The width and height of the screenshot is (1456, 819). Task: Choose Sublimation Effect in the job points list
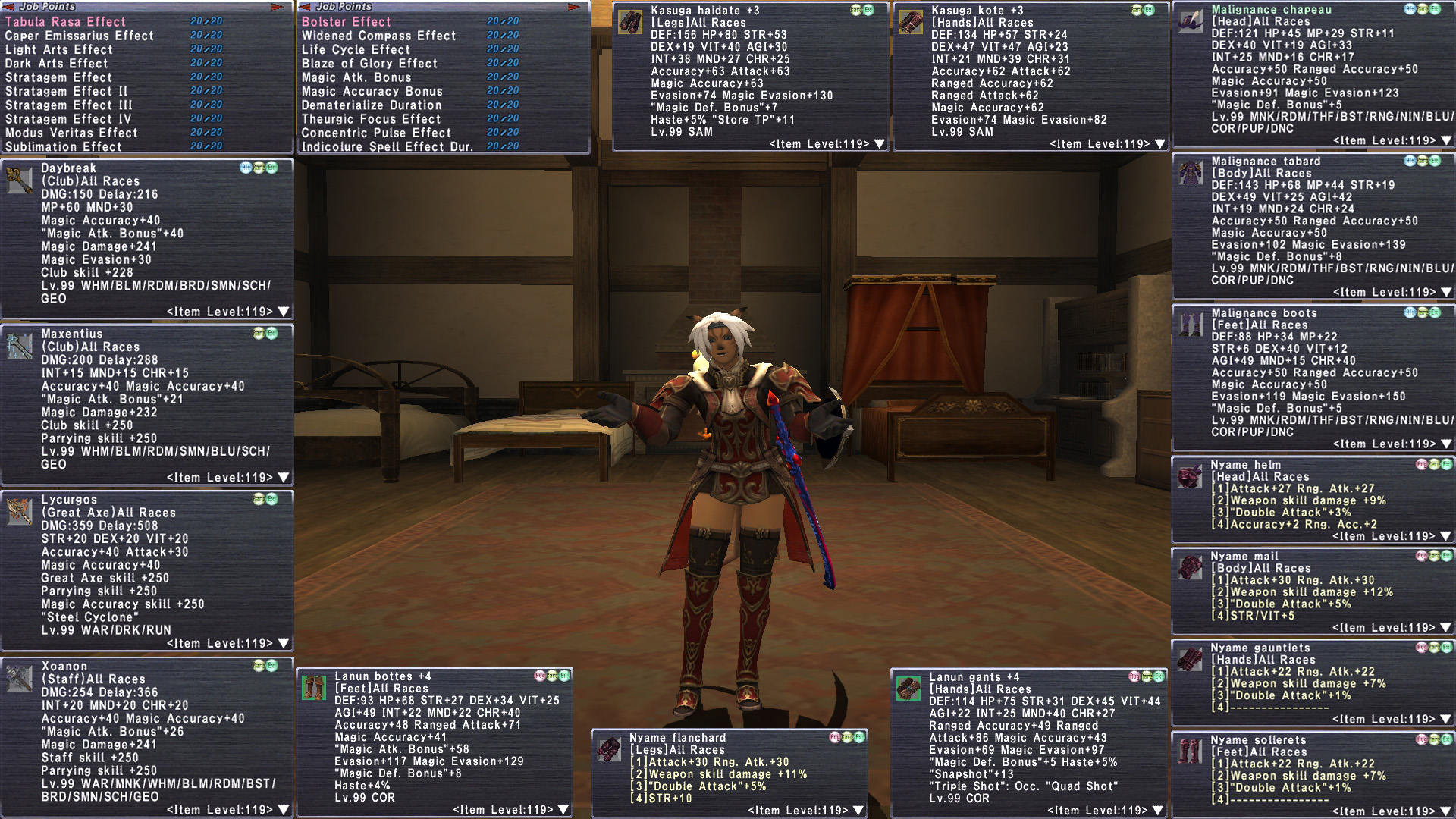click(x=64, y=146)
